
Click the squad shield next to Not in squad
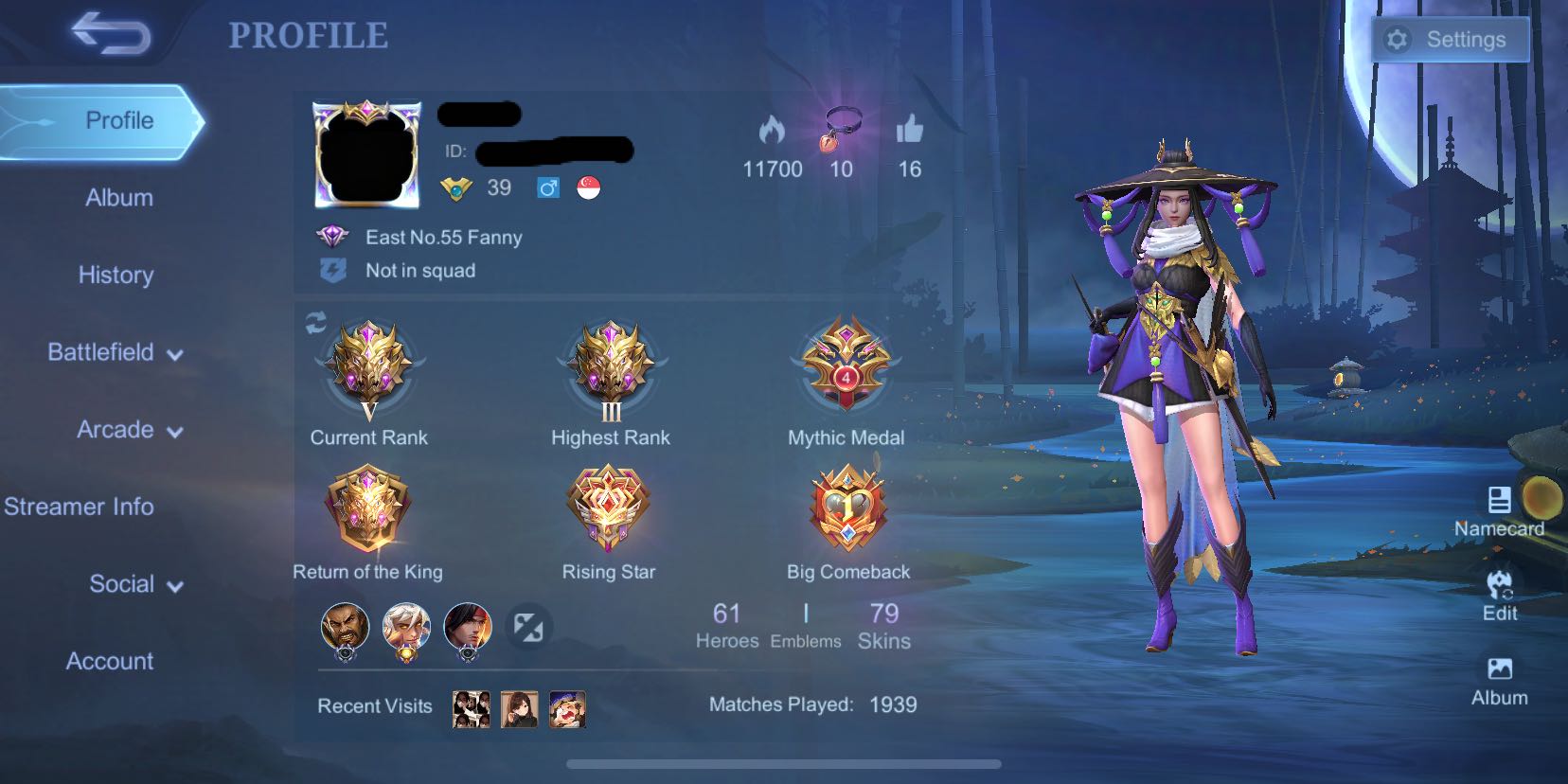(332, 270)
